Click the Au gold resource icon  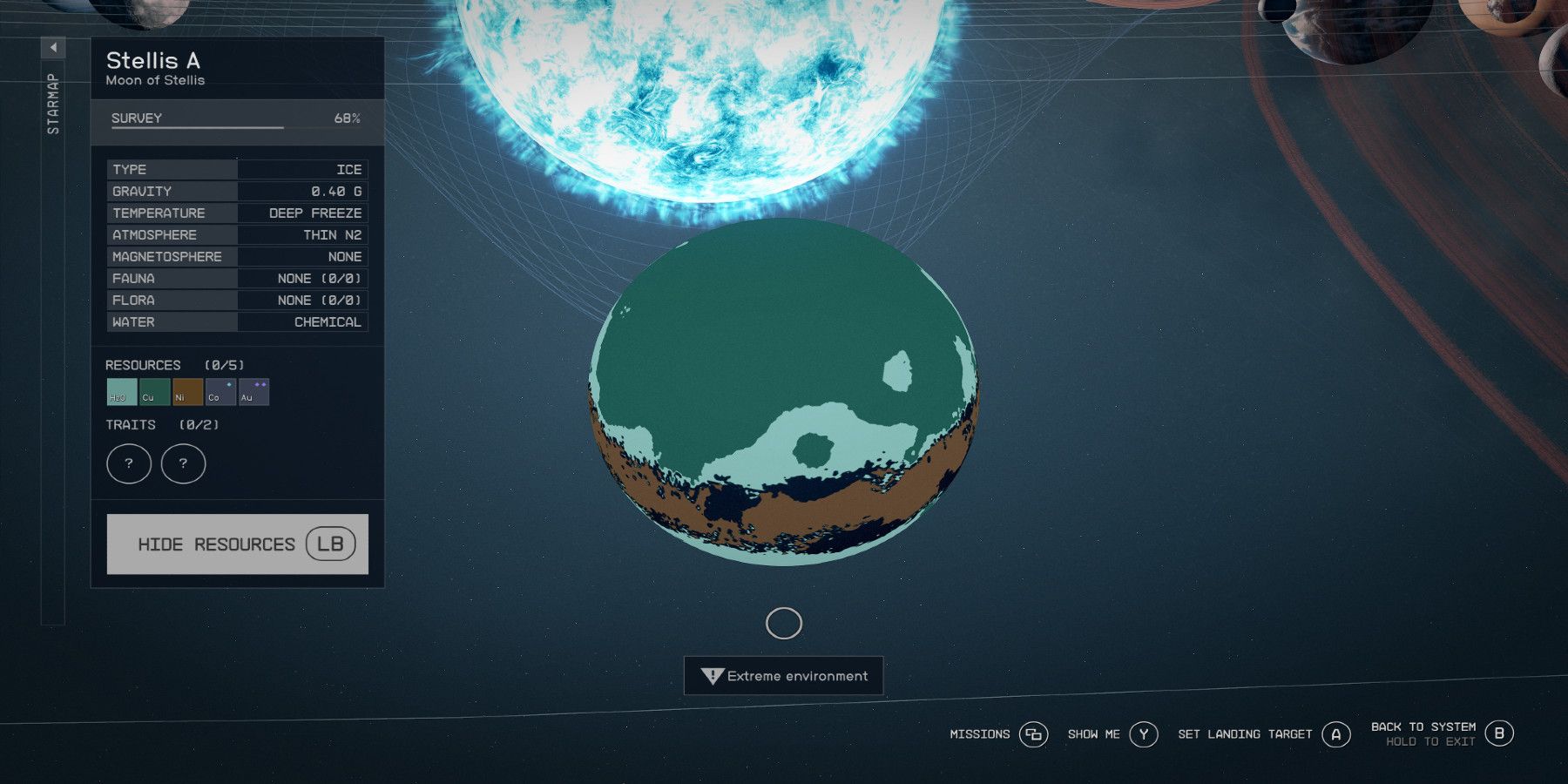pos(250,391)
